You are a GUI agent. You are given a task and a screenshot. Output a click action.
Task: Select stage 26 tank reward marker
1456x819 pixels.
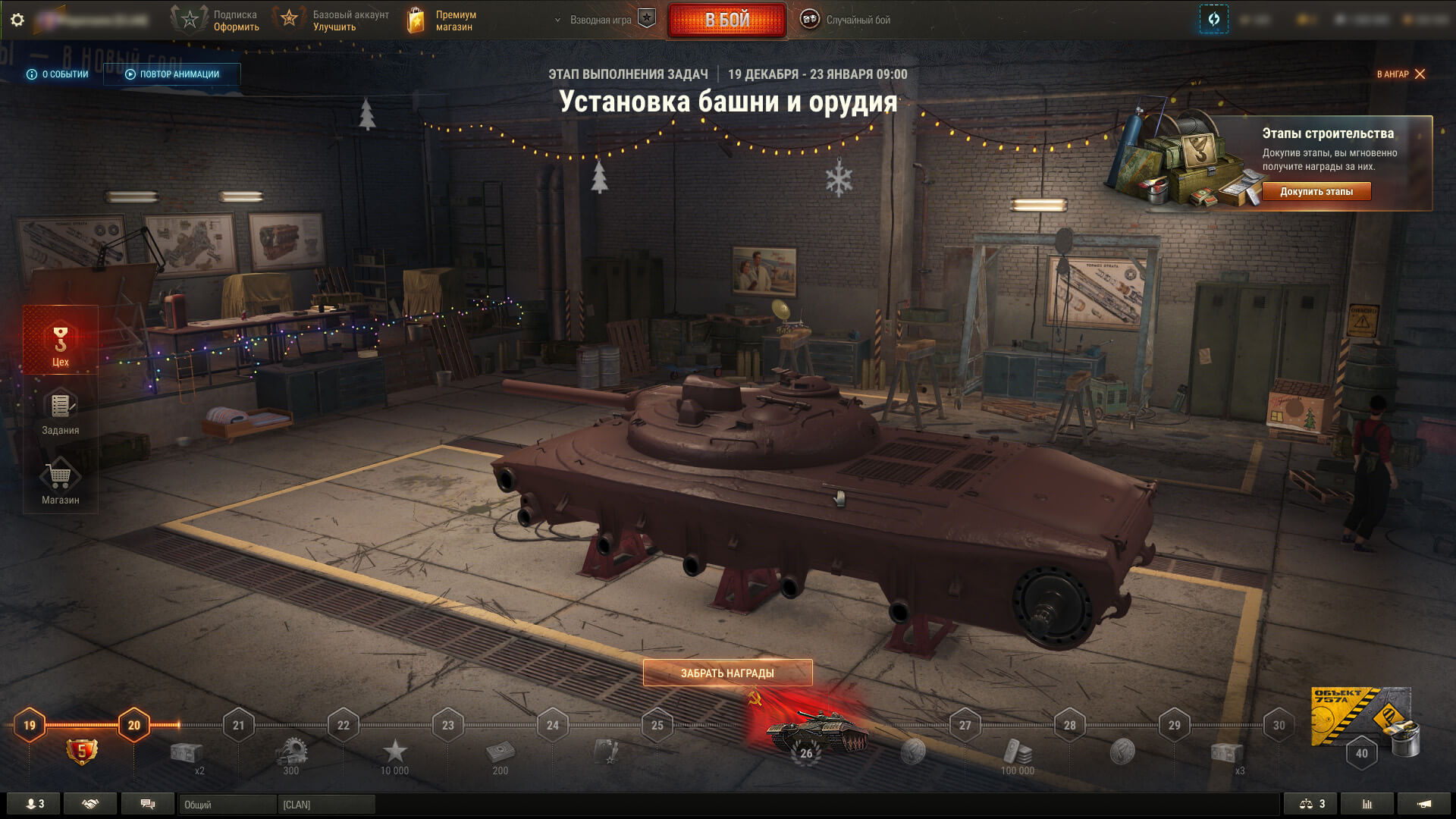(x=807, y=734)
